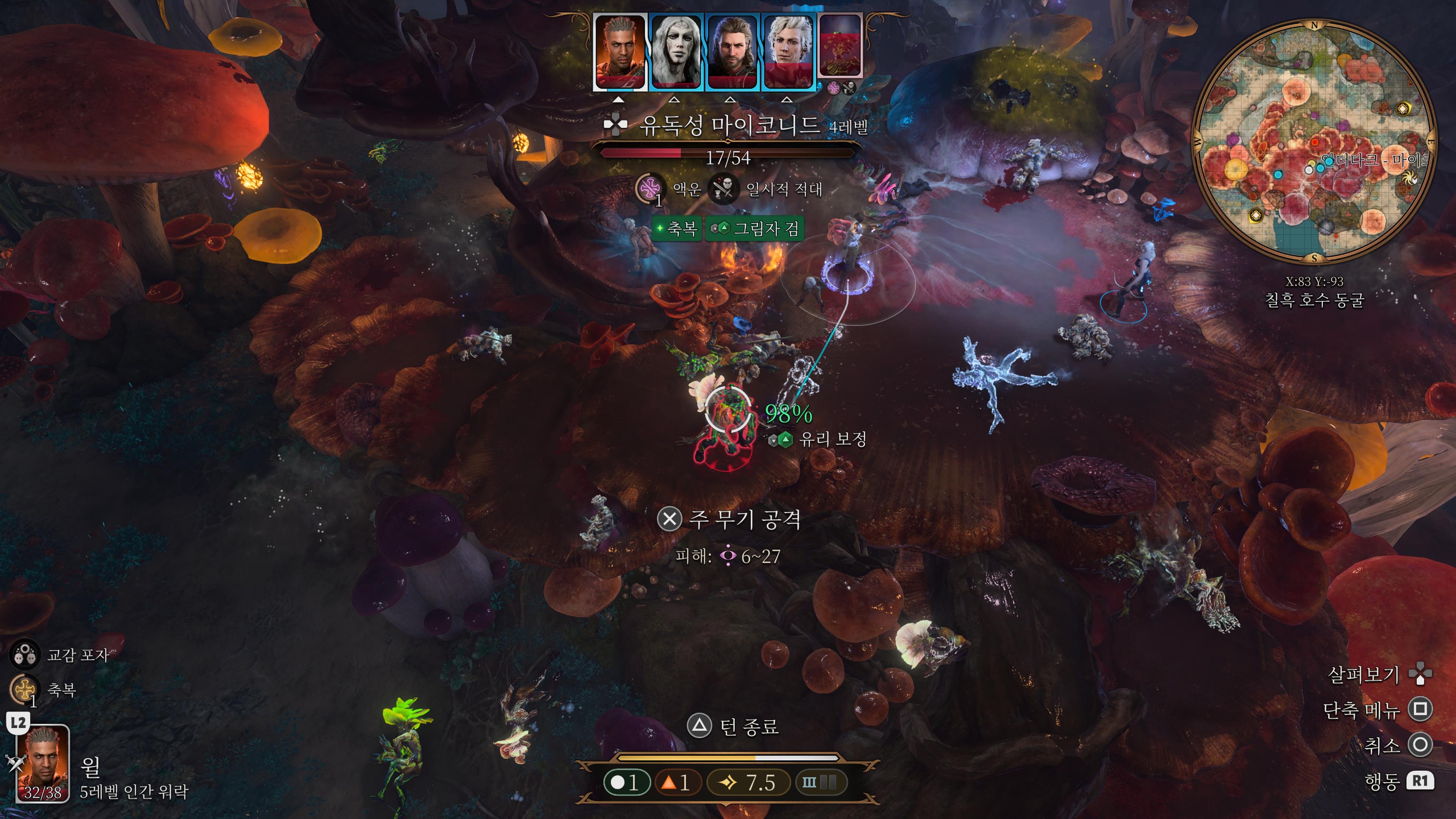Select Wyll's portrait in the turn order
Viewport: 1456px width, 819px height.
click(620, 52)
